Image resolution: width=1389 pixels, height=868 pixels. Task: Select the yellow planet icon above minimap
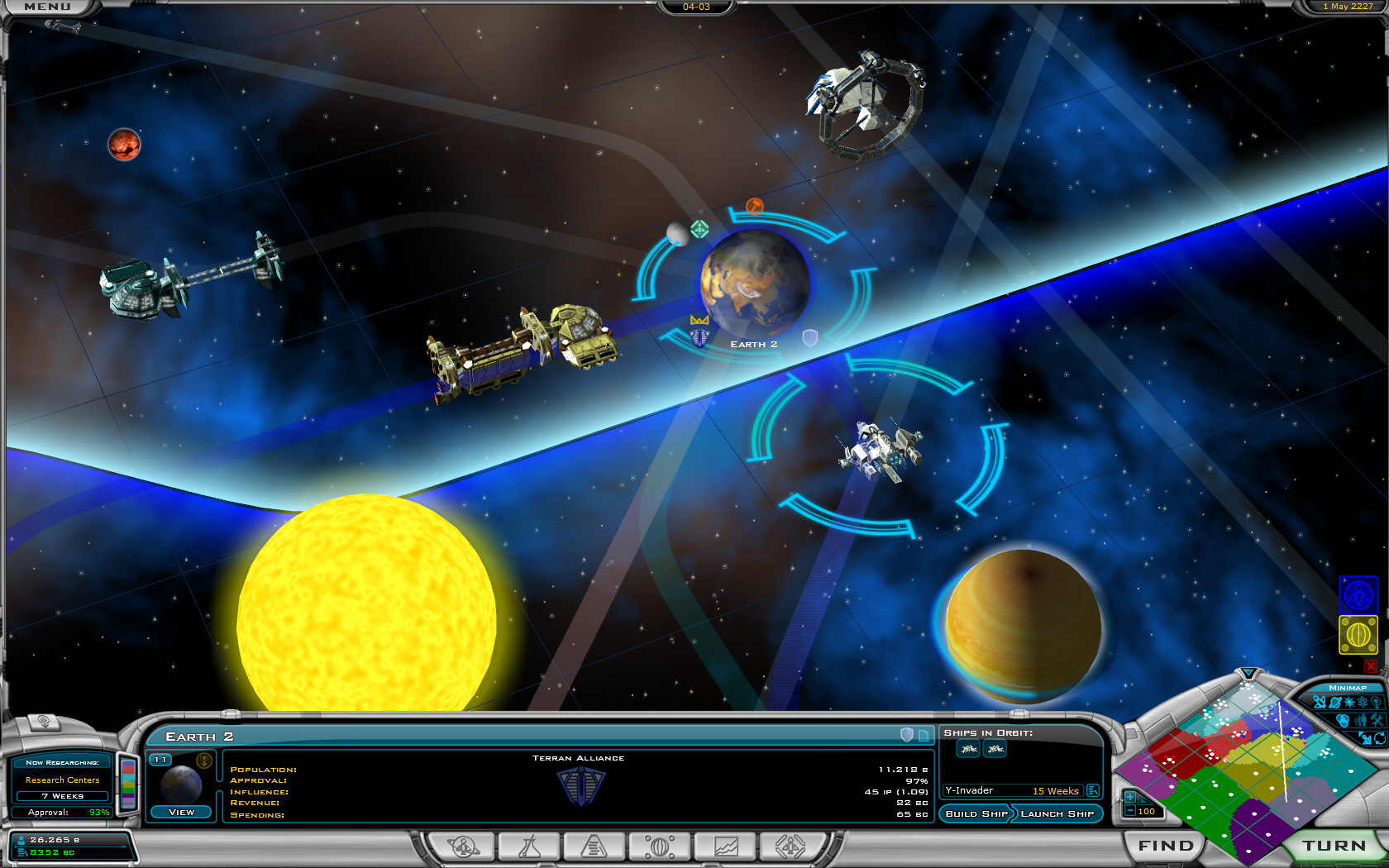tap(1358, 635)
